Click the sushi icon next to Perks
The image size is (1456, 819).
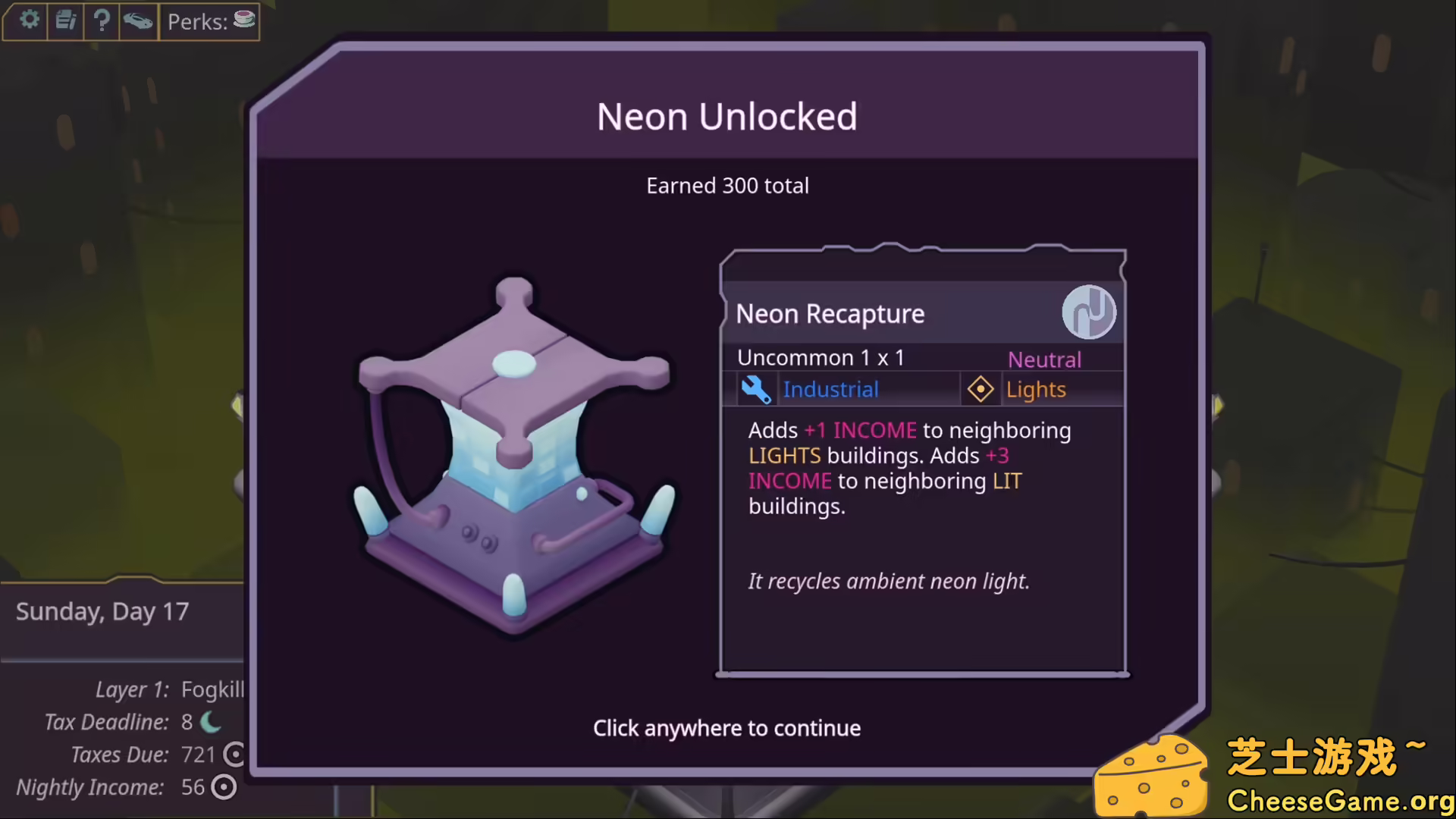(243, 19)
